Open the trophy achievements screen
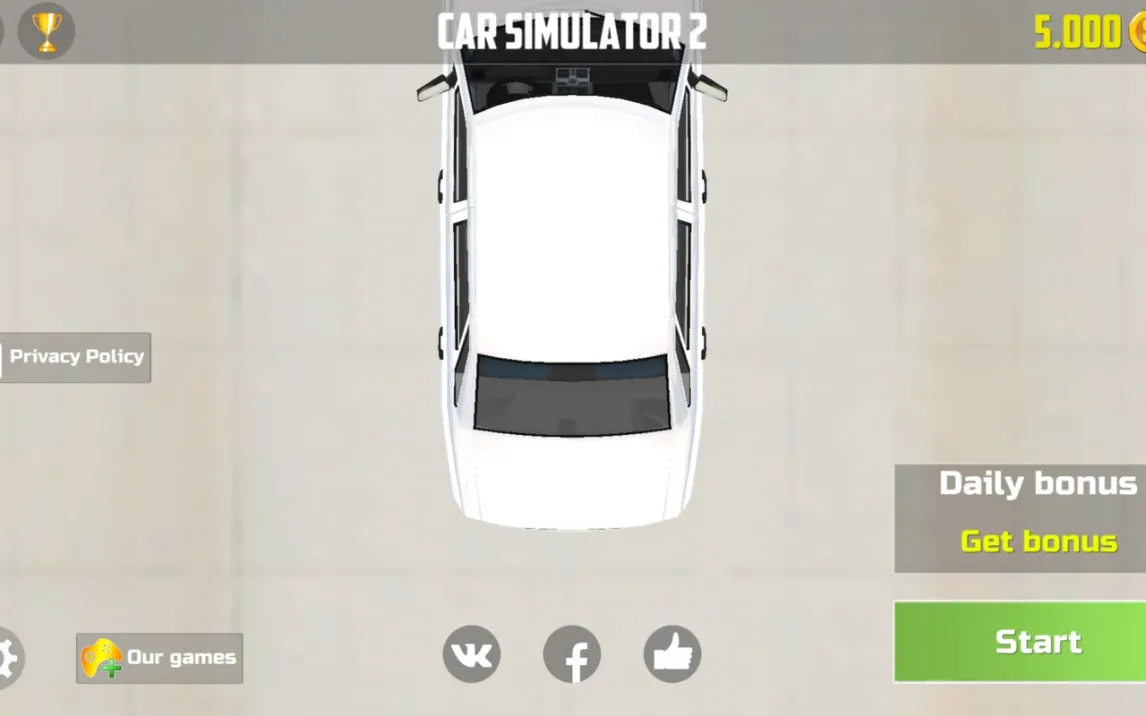1146x716 pixels. click(46, 31)
